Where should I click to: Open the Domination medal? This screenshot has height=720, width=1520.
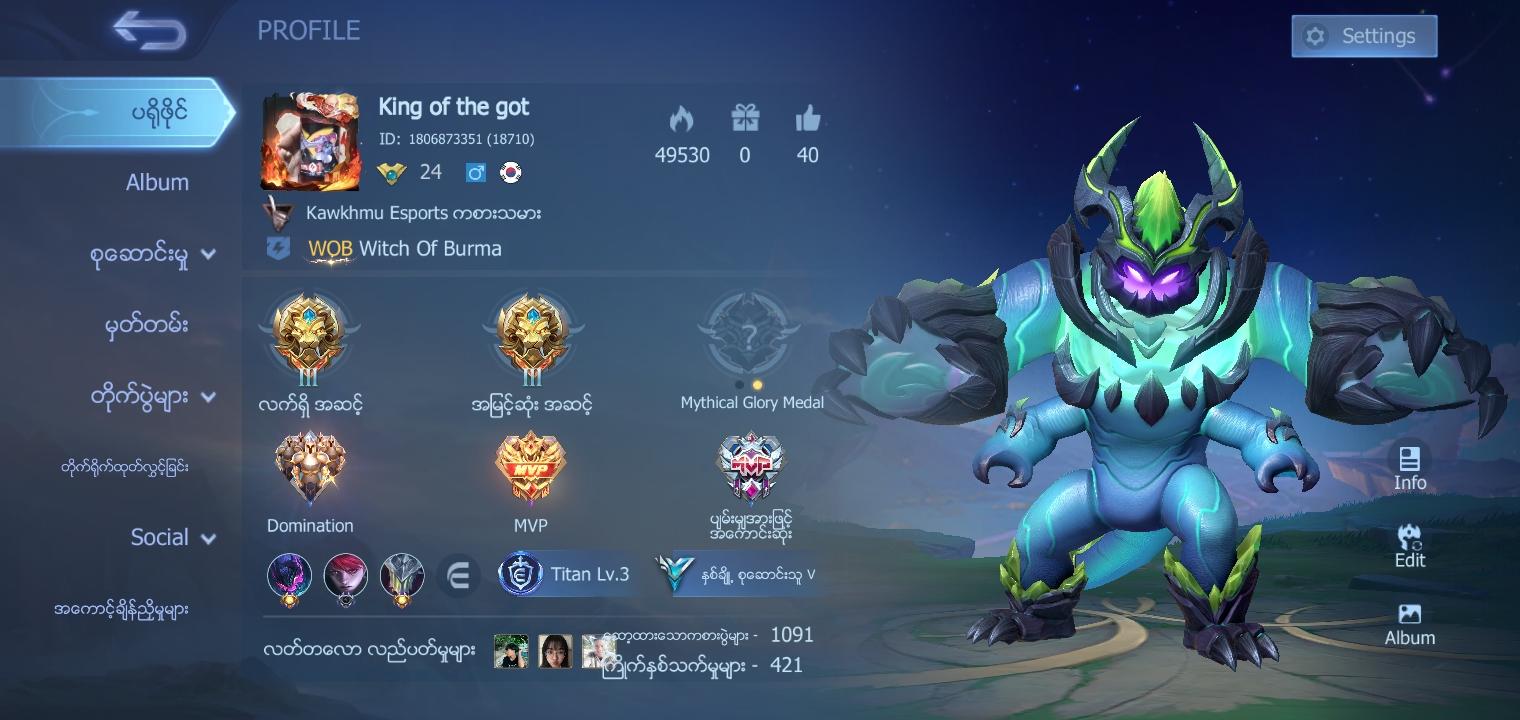[310, 466]
